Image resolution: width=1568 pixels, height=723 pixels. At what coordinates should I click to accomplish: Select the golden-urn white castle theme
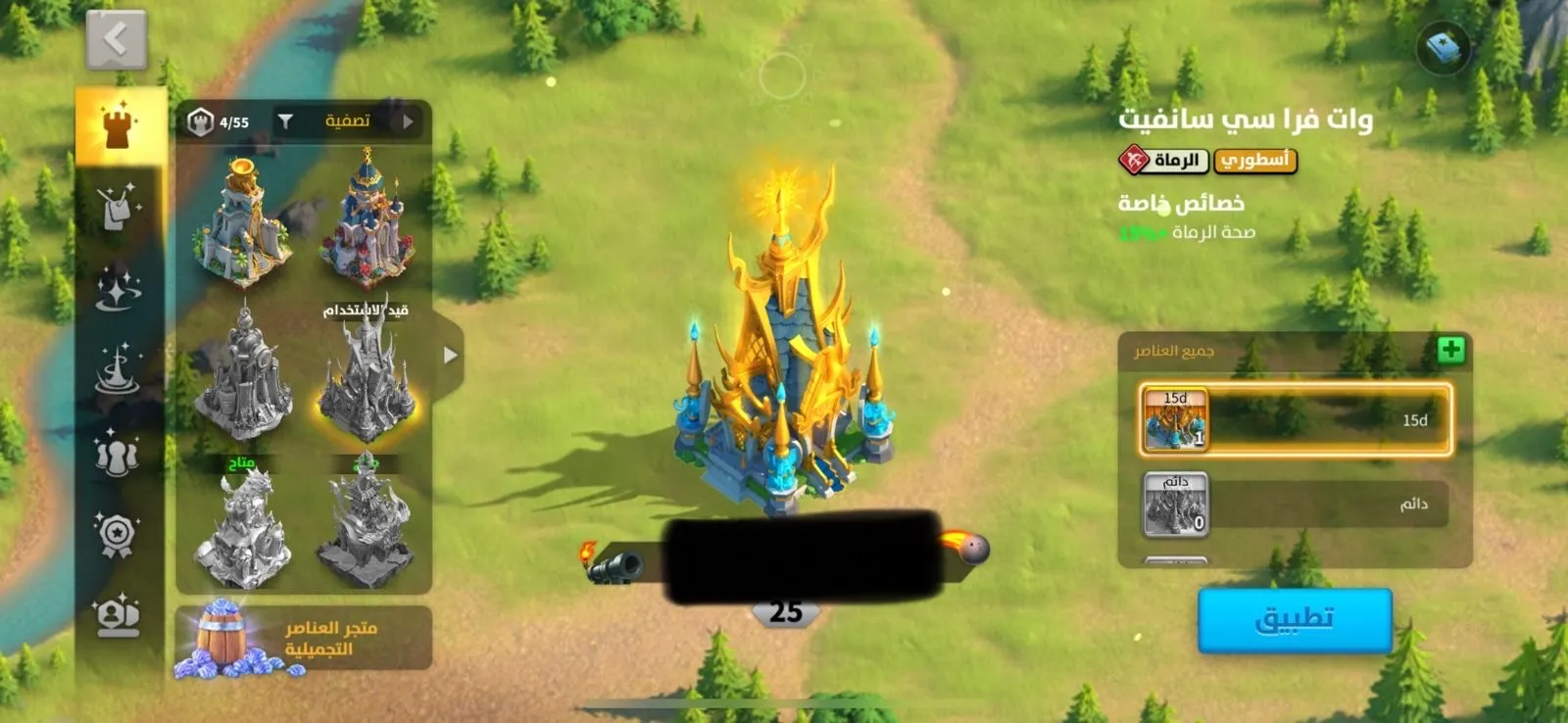point(242,222)
